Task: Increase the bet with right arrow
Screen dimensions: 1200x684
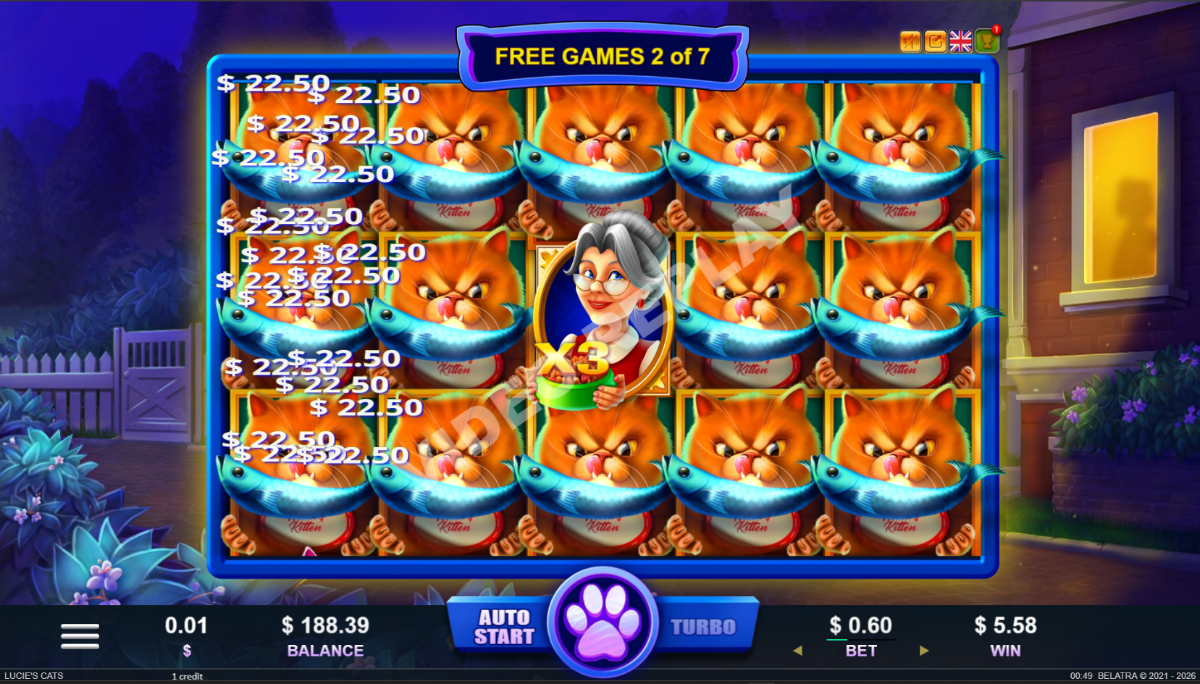Action: pos(923,651)
